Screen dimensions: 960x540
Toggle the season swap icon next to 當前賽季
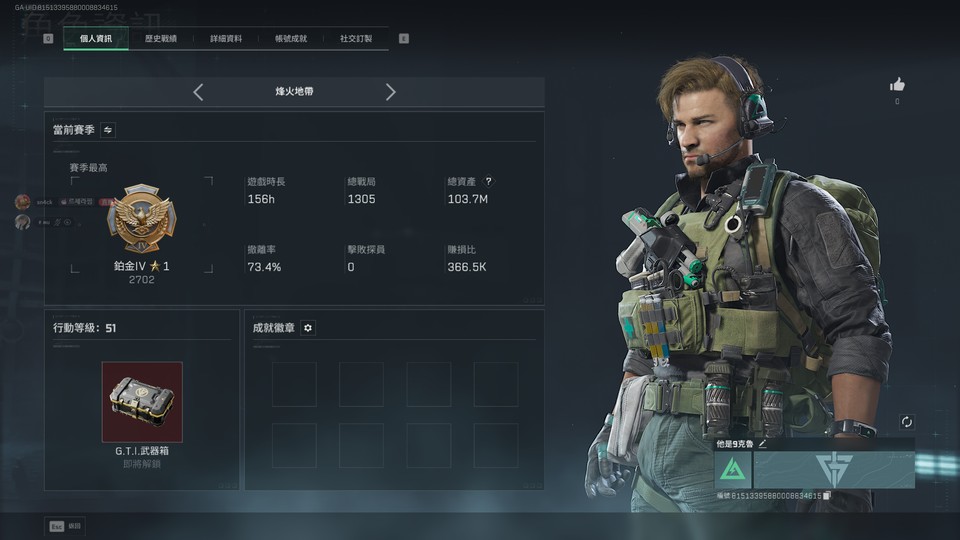click(x=107, y=130)
